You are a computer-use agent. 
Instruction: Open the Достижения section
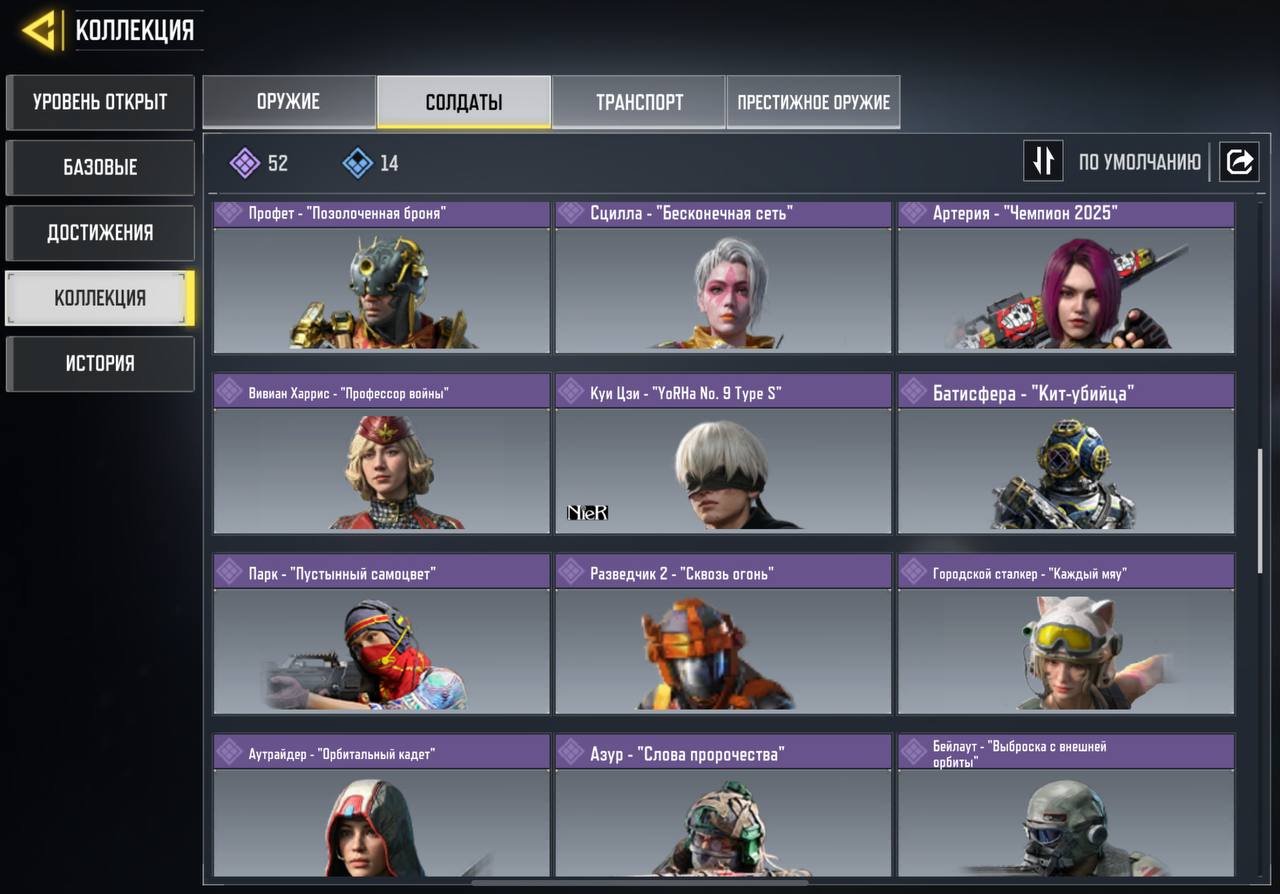[x=100, y=233]
